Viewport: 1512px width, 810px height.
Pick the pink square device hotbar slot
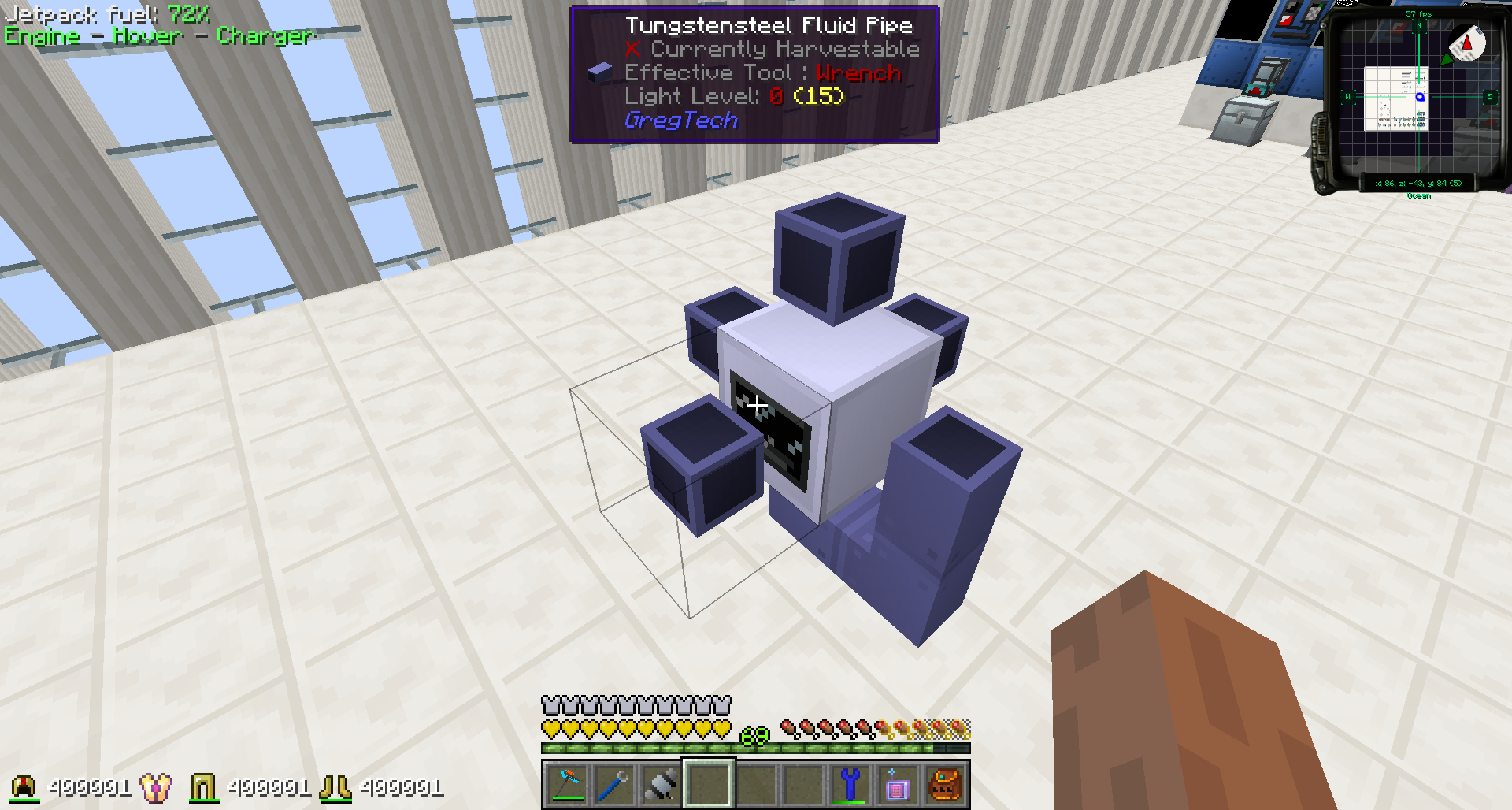(x=897, y=785)
